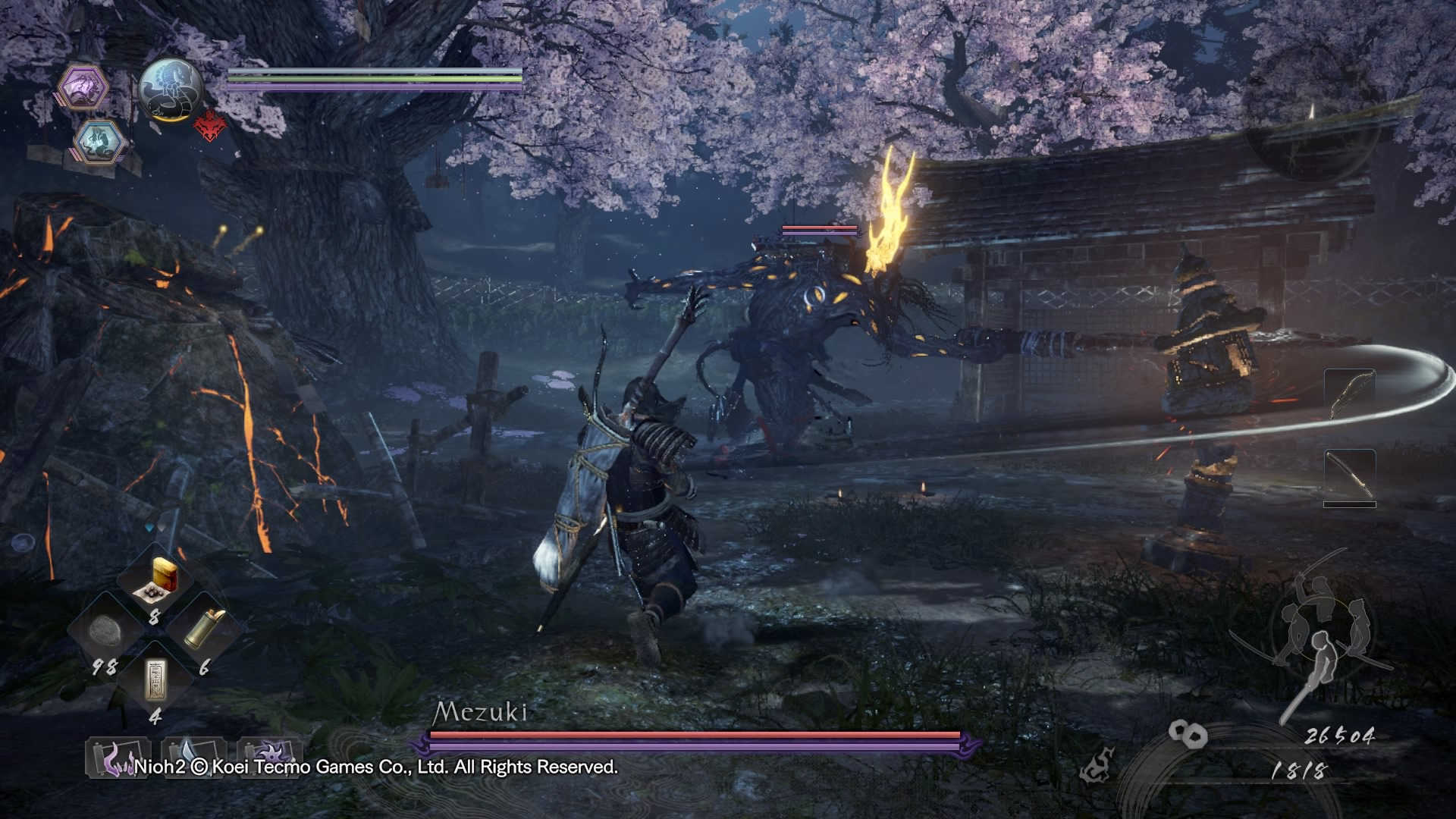This screenshot has width=1456, height=819.
Task: Select the purple hexagon yokai ability icon
Action: click(84, 87)
